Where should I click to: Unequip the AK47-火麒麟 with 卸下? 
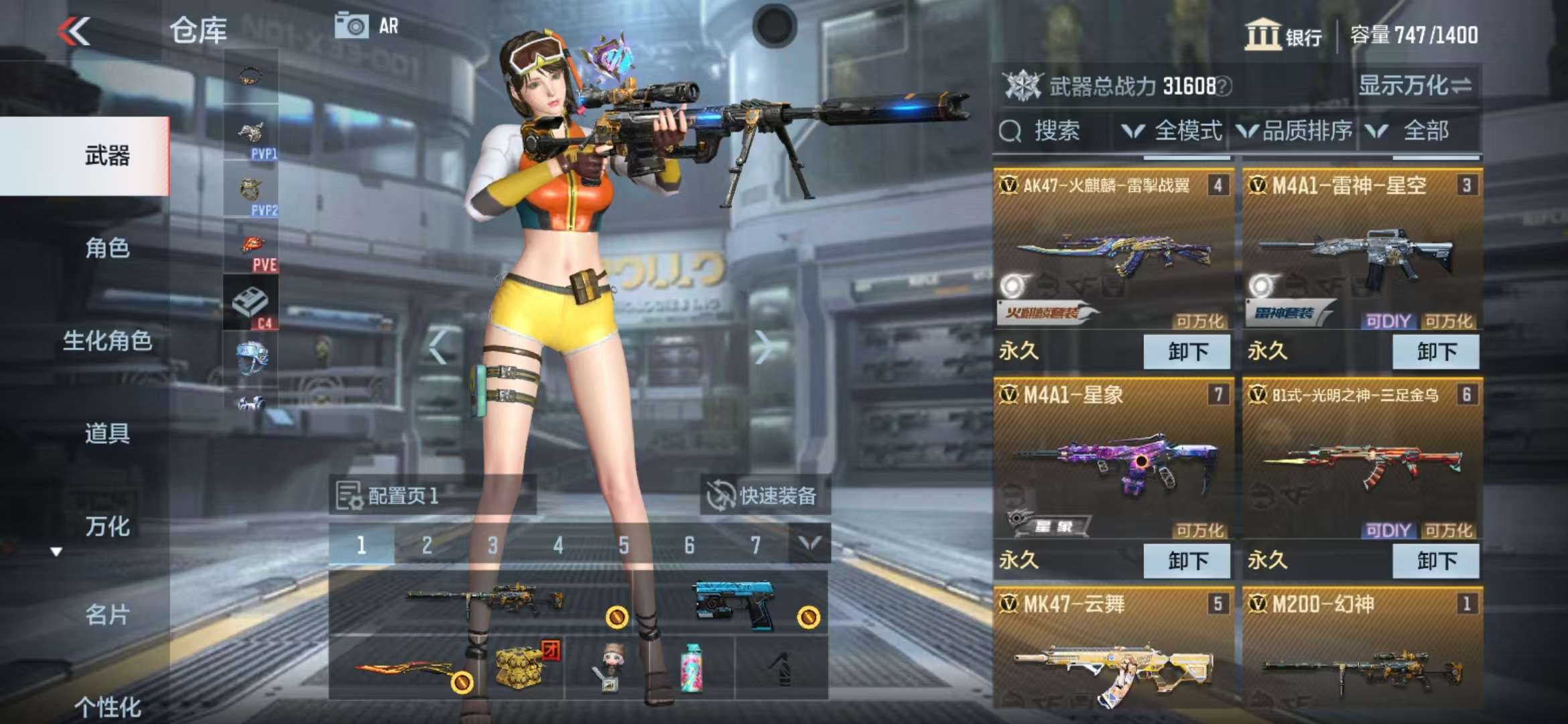point(1187,351)
